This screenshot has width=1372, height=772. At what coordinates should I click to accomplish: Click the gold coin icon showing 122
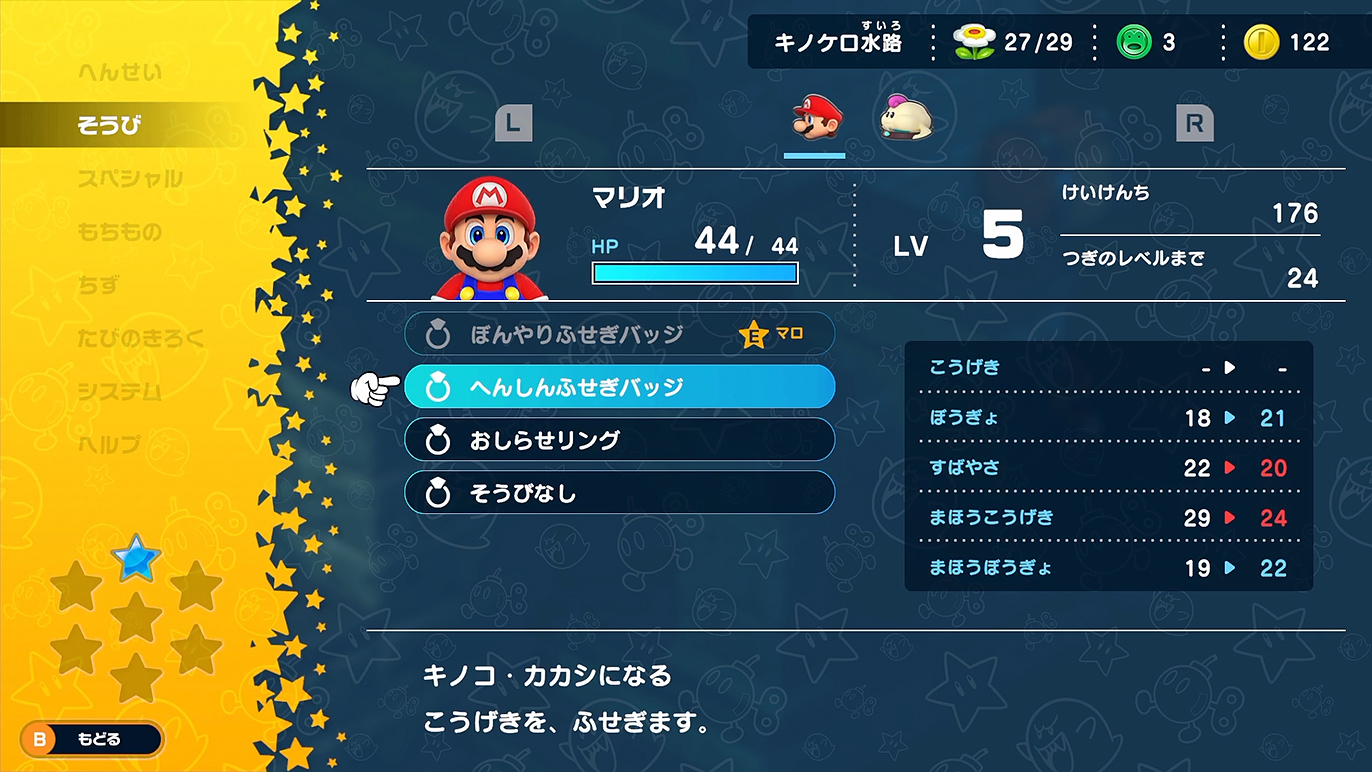[1262, 42]
